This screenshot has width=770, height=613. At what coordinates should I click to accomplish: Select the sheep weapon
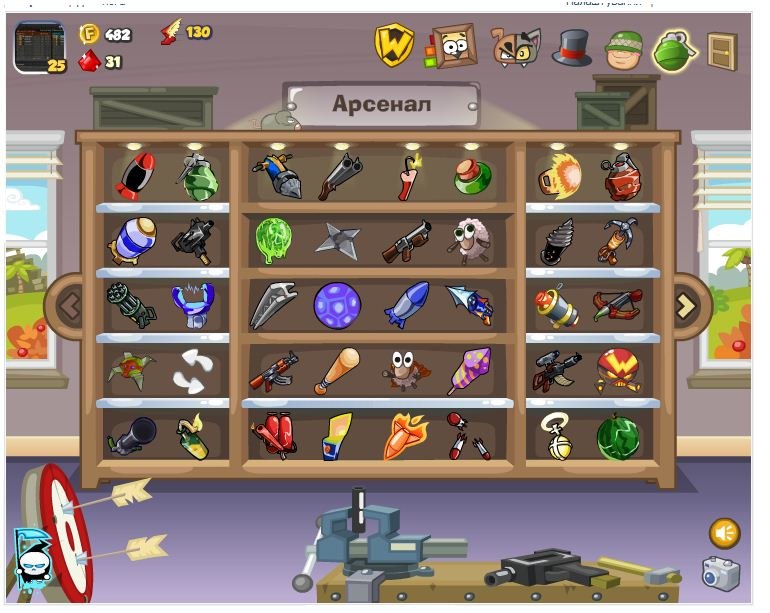[466, 241]
